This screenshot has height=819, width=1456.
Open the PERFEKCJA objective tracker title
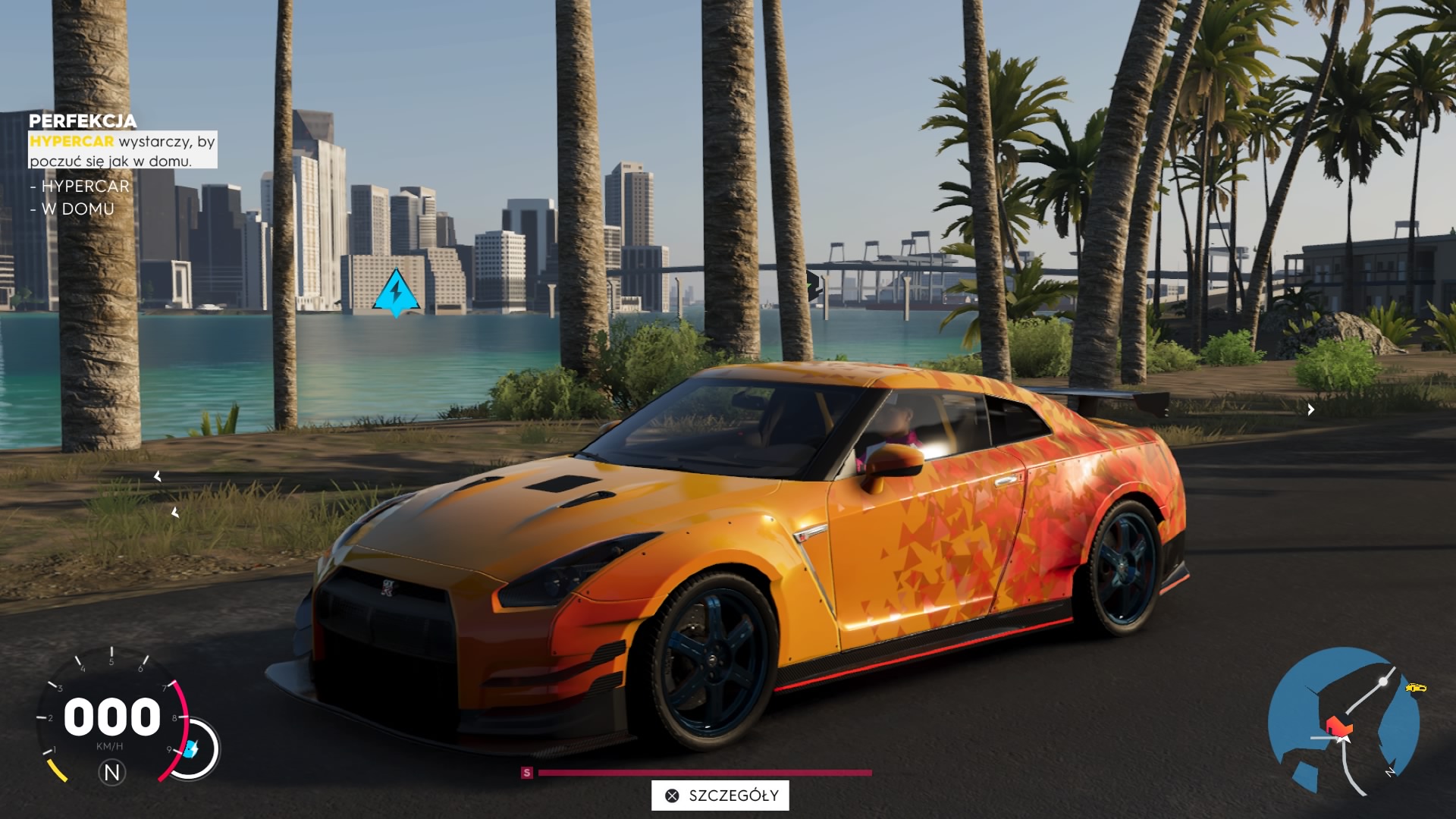(x=83, y=121)
